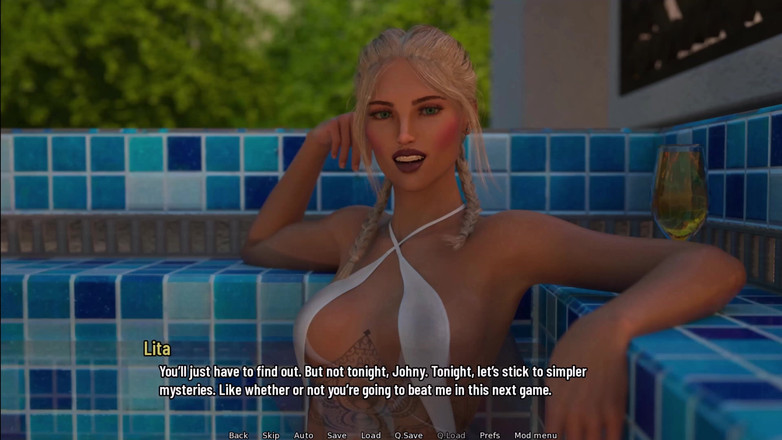The image size is (782, 440).
Task: Open the Save game menu
Action: click(x=337, y=435)
